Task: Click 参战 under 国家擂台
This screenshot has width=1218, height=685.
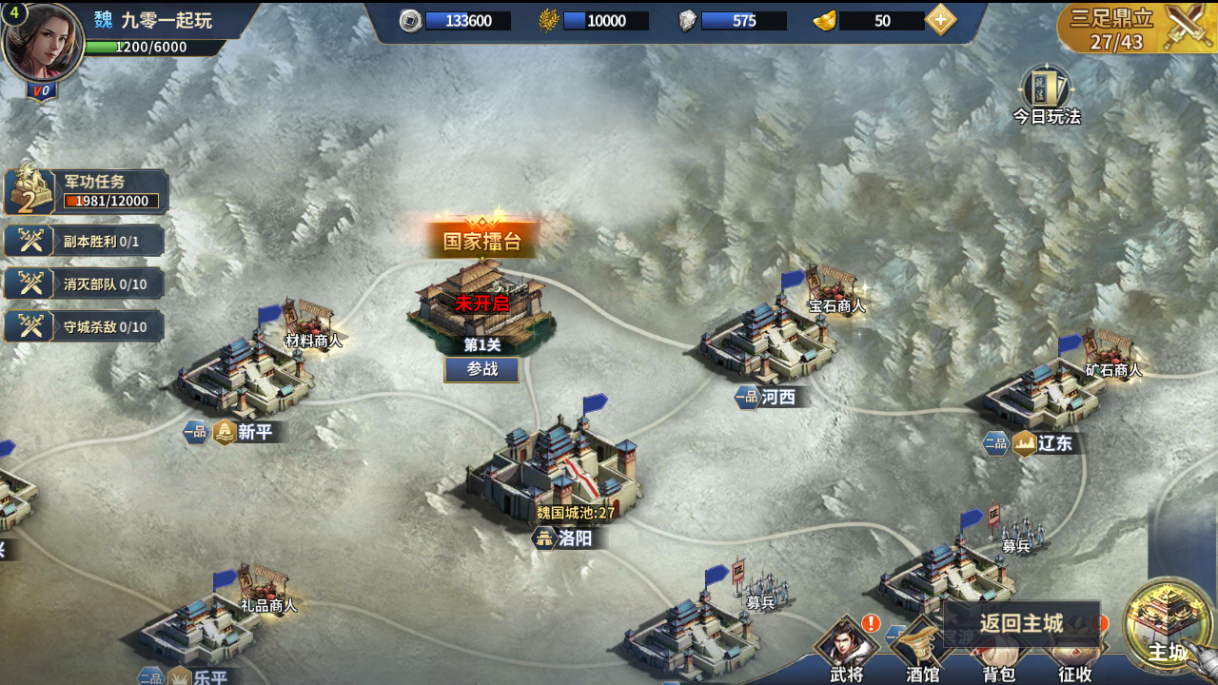Action: point(482,369)
